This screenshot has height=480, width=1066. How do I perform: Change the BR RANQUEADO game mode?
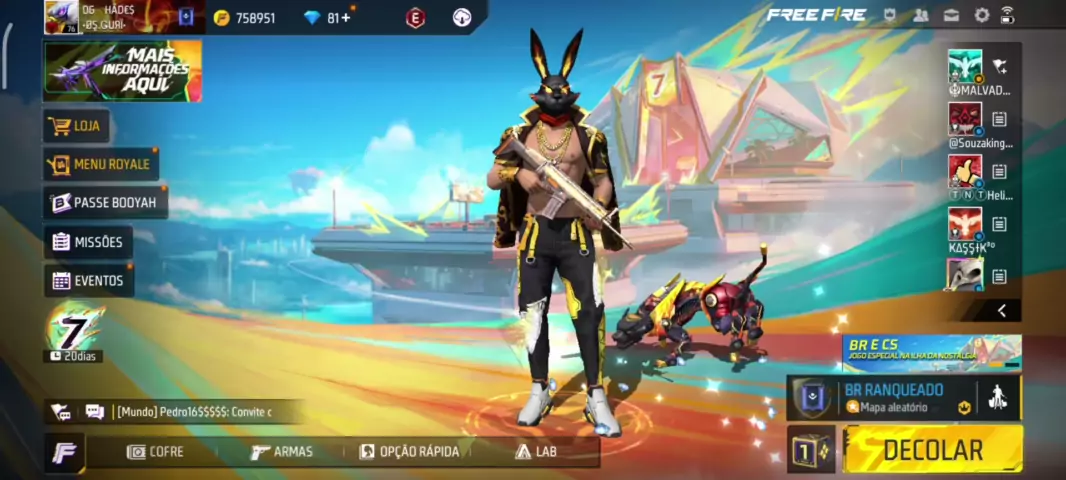893,398
